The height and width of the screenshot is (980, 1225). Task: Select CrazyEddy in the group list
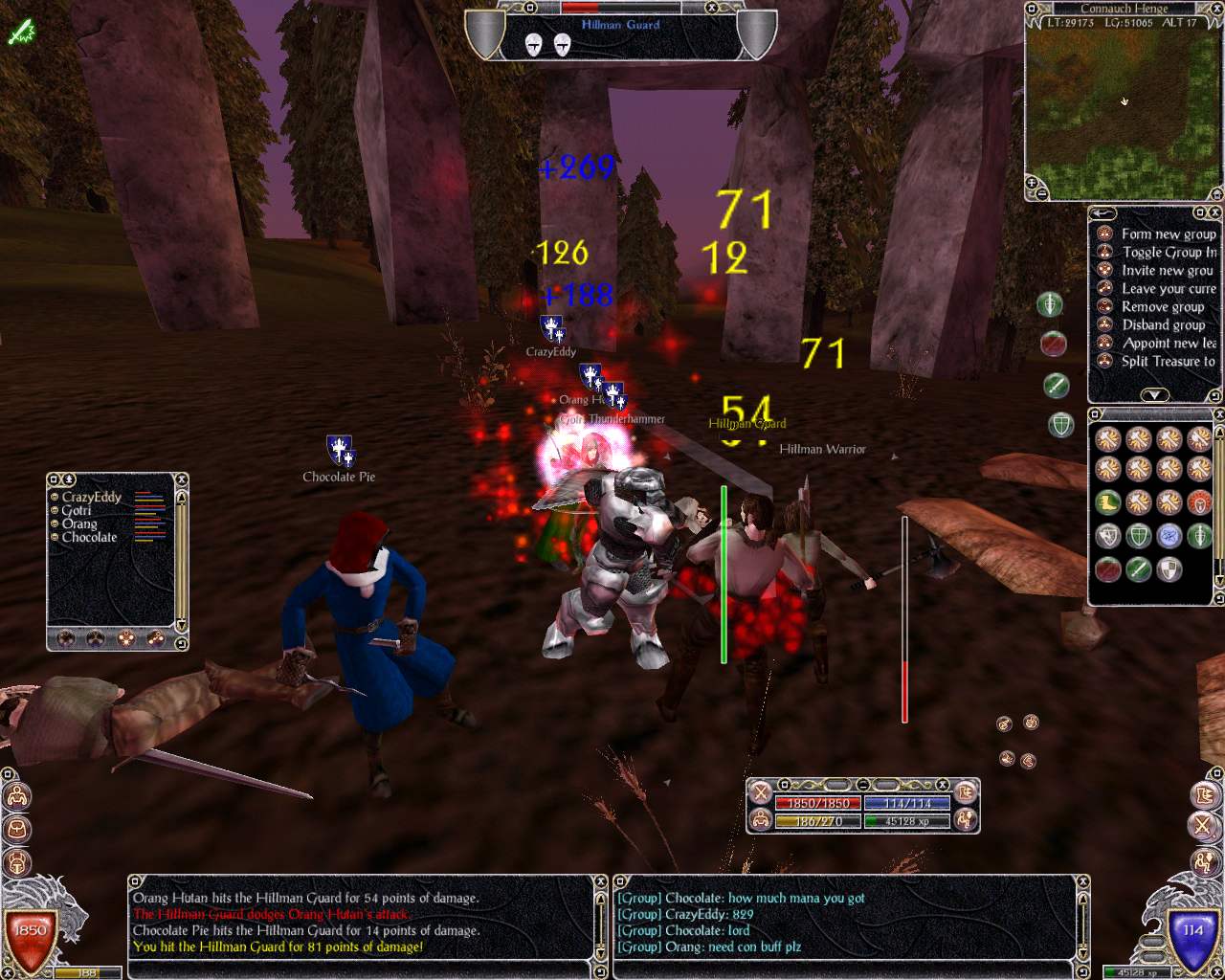(92, 497)
